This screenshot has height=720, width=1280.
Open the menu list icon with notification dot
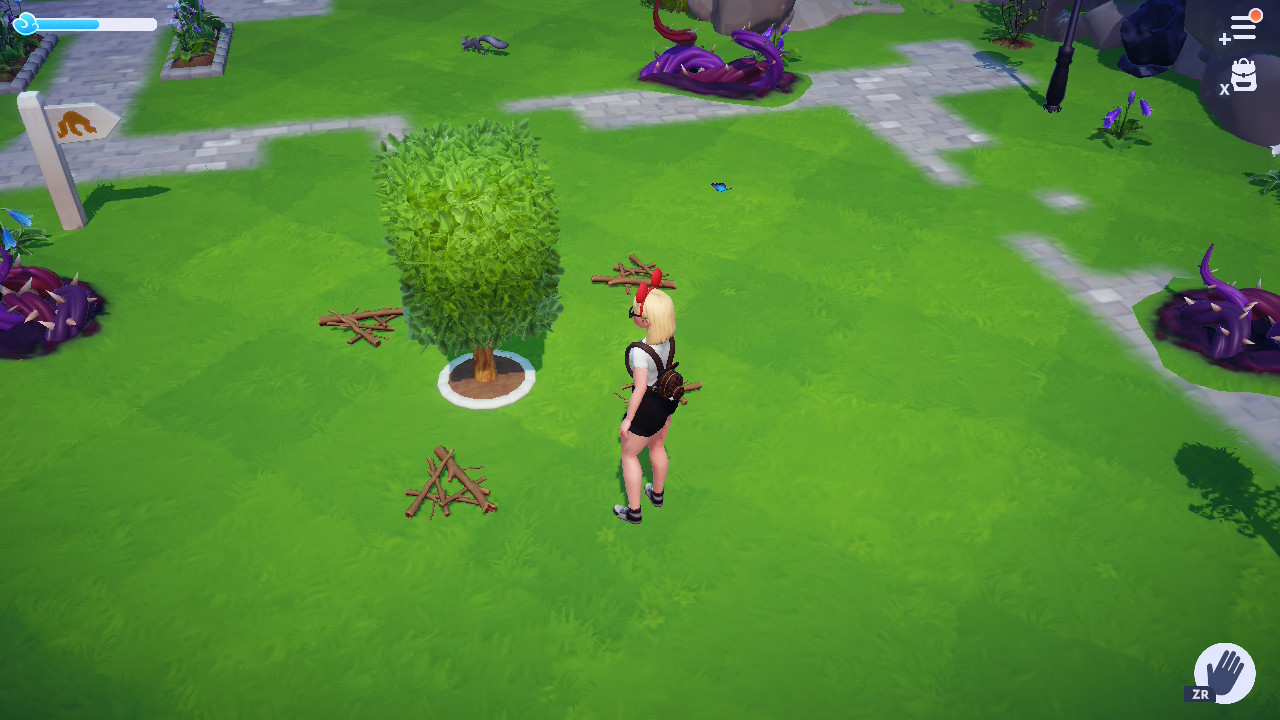coord(1242,28)
